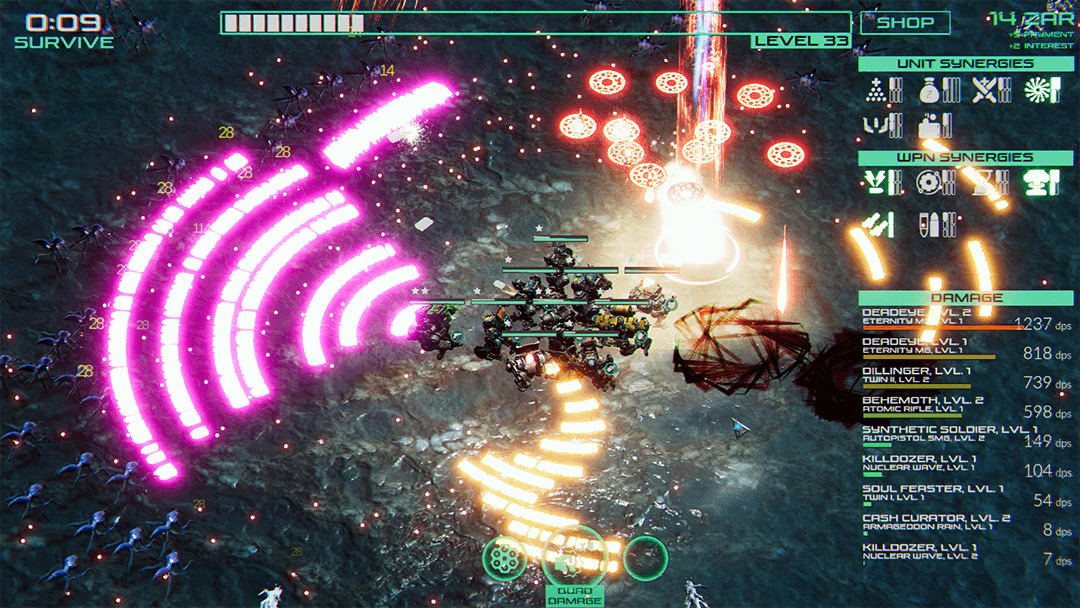
Task: Select the revolver cylinder ability icon
Action: 506,558
